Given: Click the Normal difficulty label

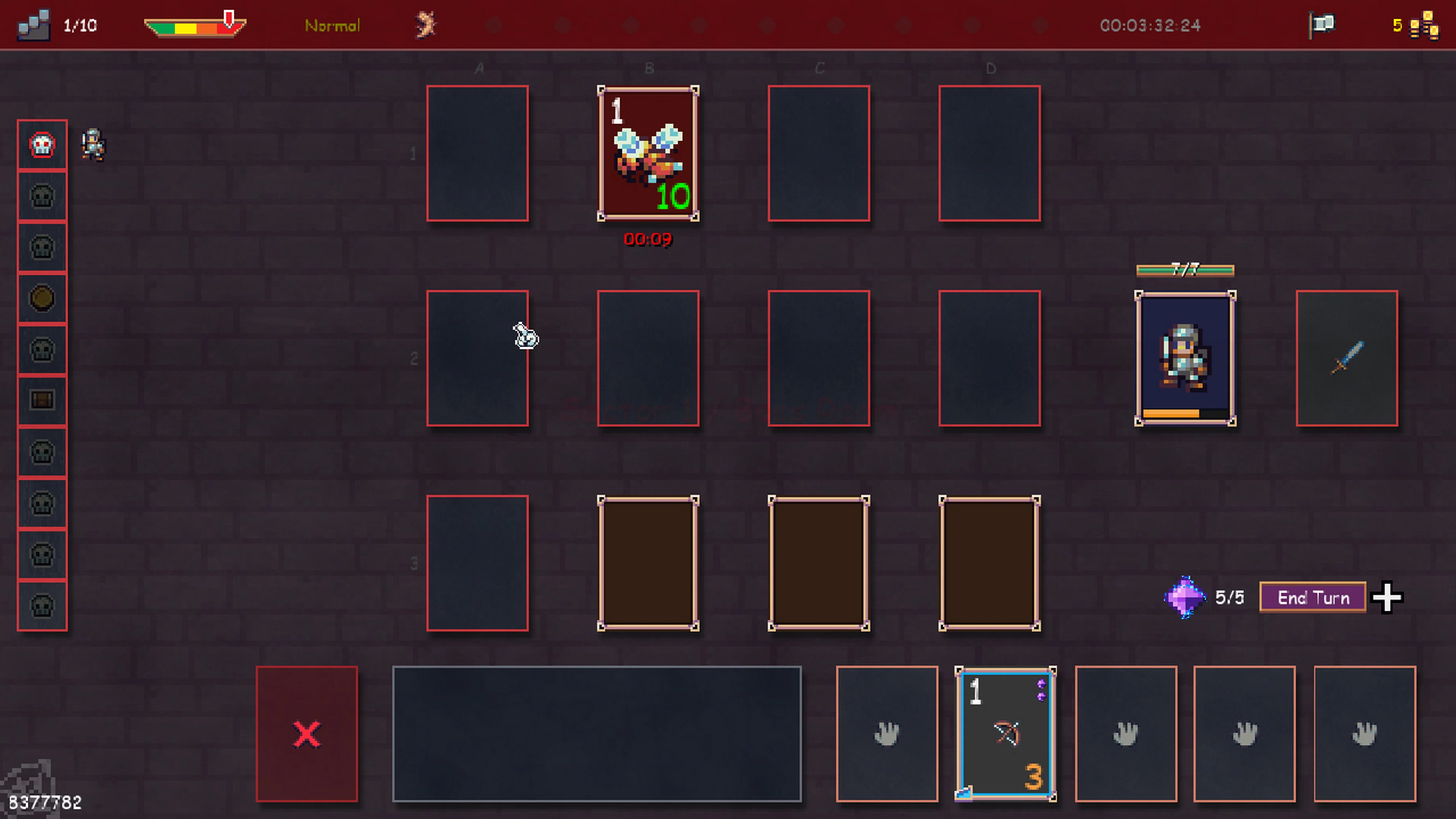Looking at the screenshot, I should [x=332, y=25].
